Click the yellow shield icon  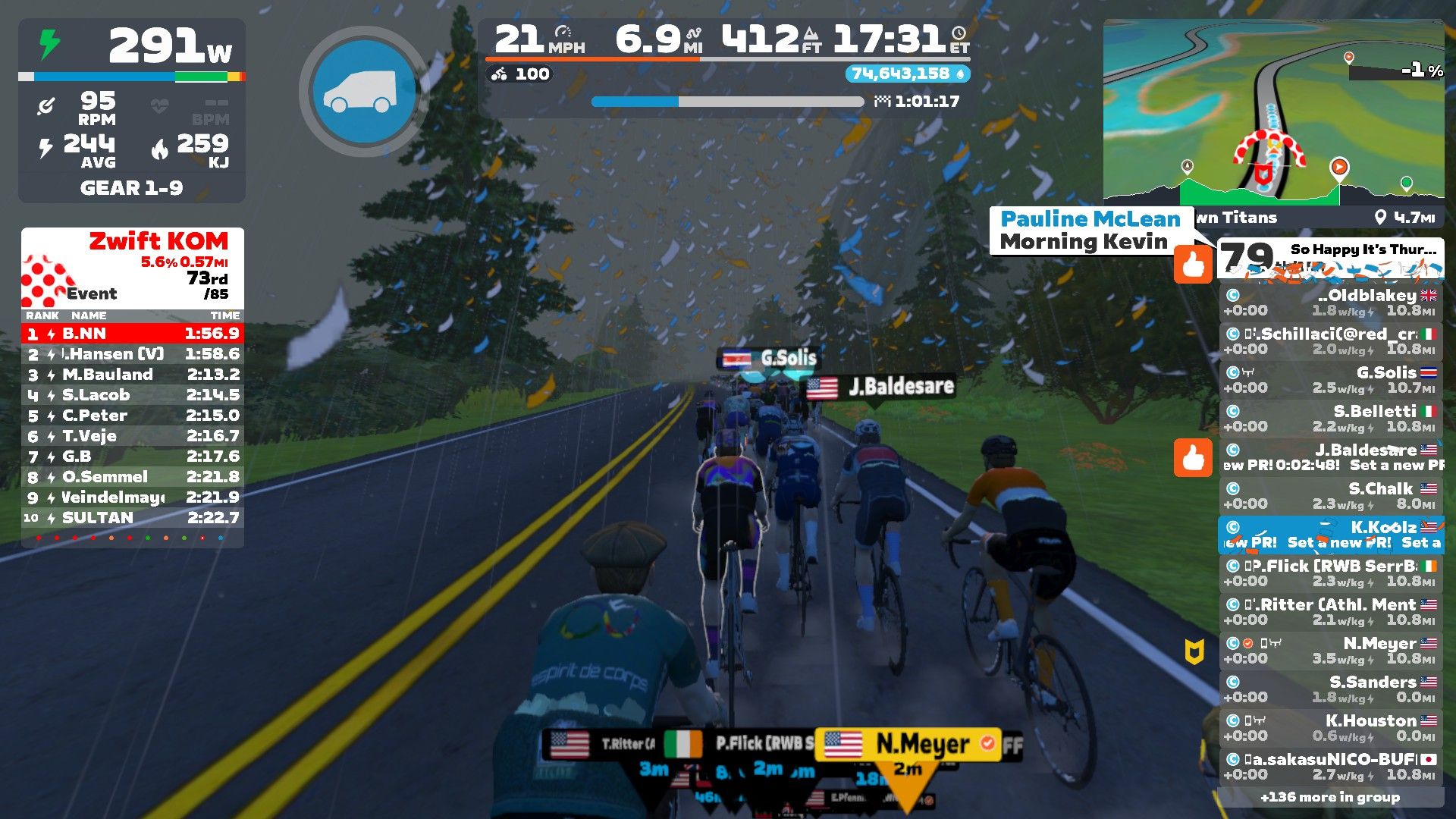(x=1194, y=651)
